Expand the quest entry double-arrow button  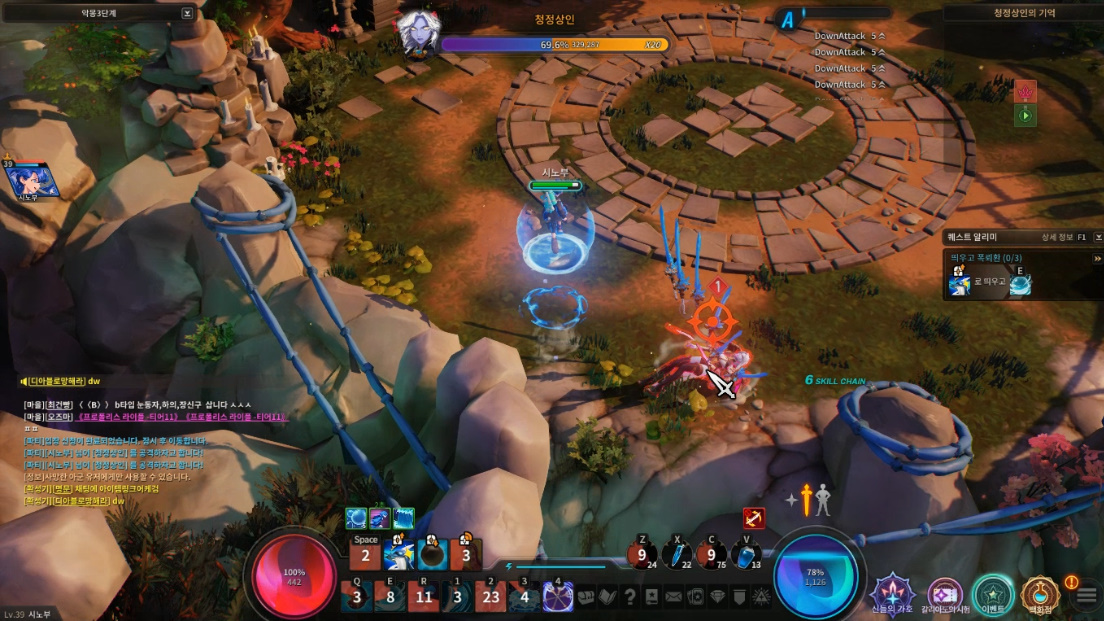[1097, 259]
